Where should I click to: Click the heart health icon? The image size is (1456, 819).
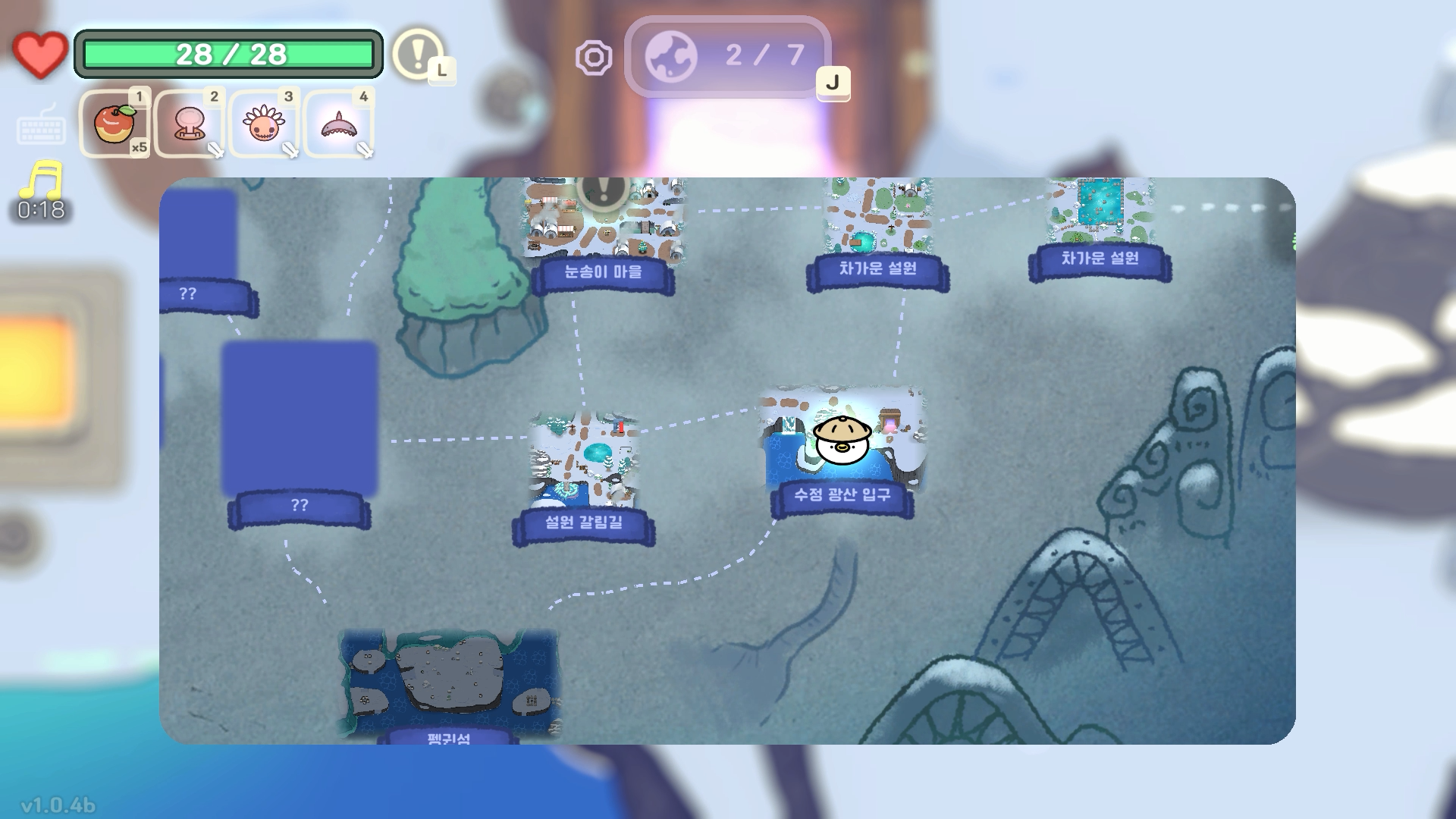tap(39, 52)
